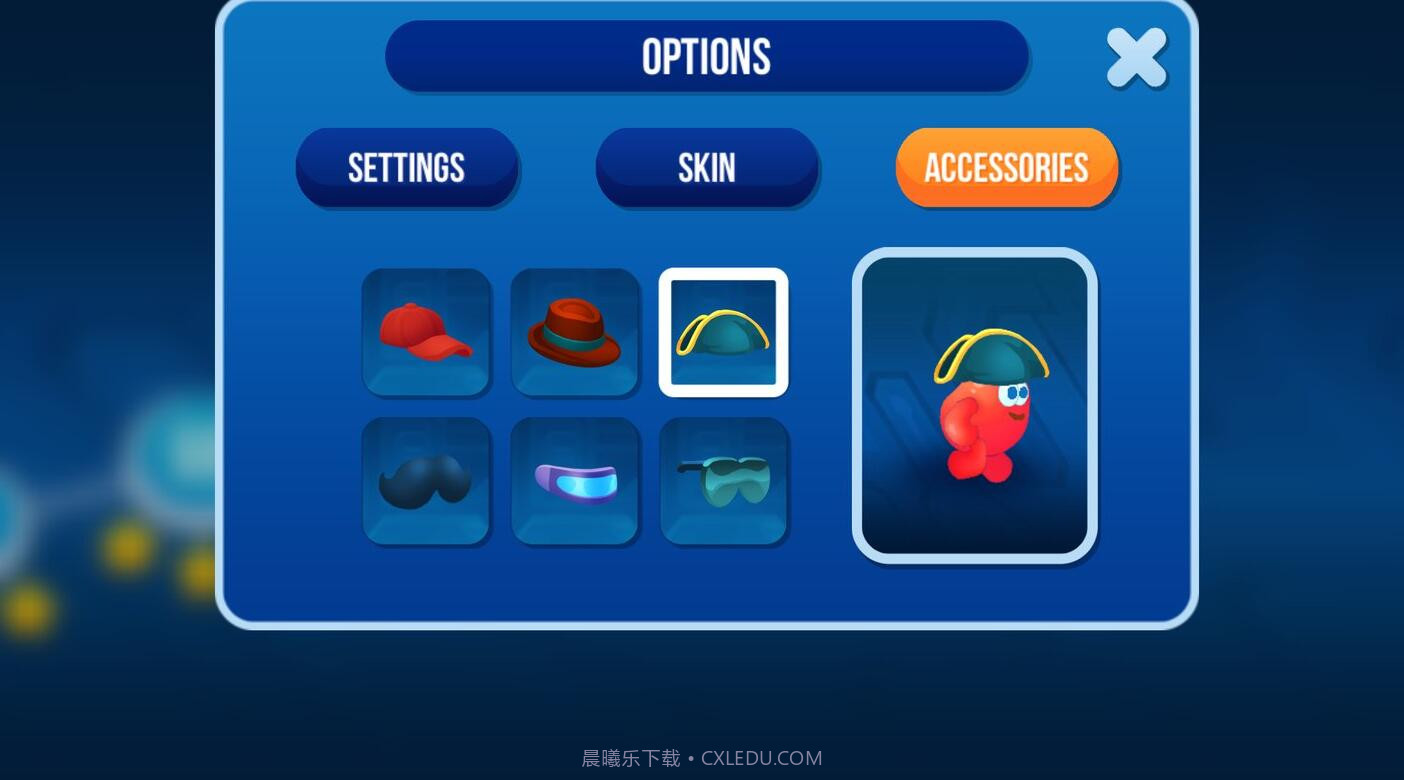Switch to the SKIN tab
Image resolution: width=1404 pixels, height=780 pixels.
(707, 167)
